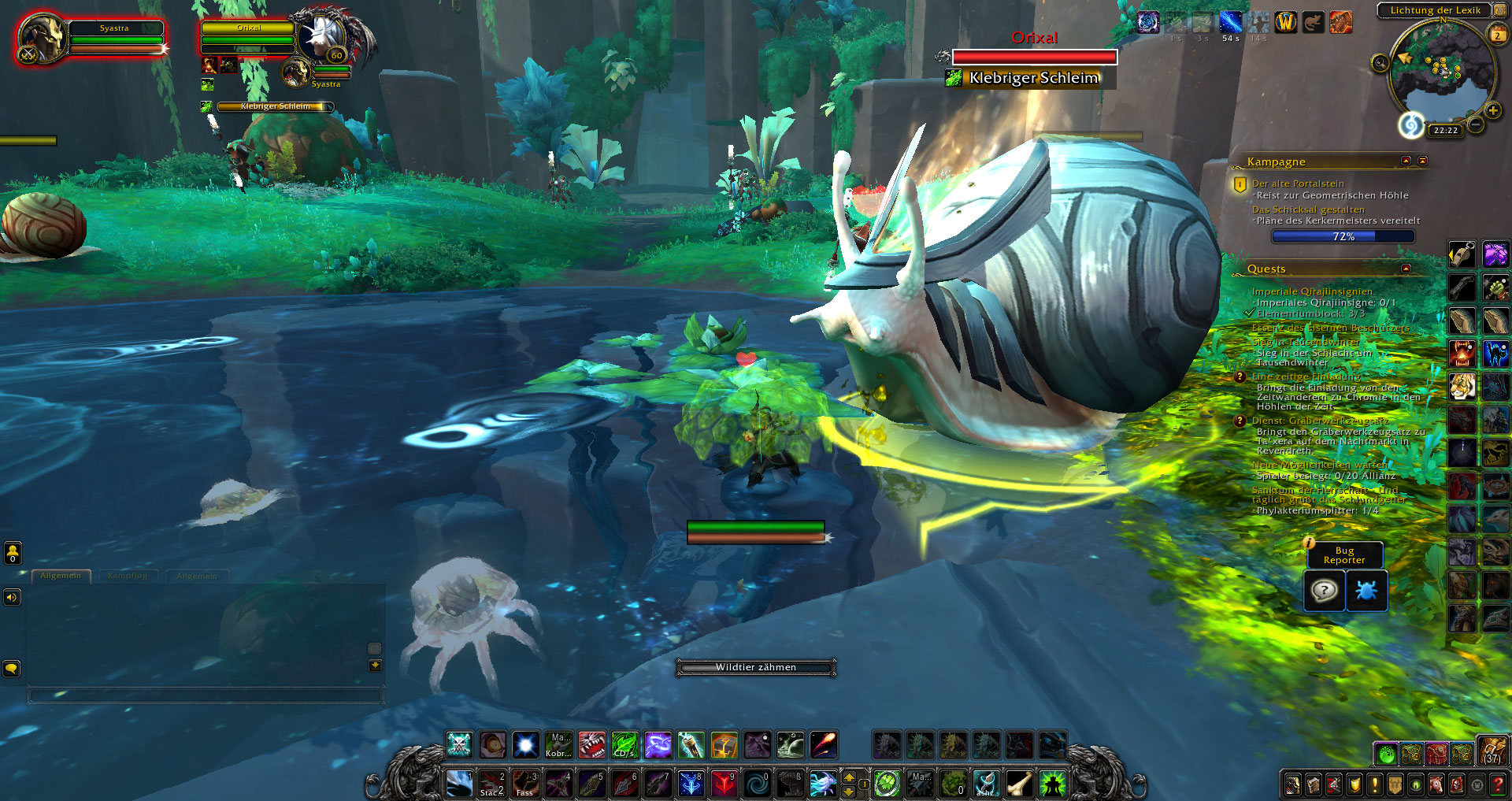Open the speech-bubble feedback button
This screenshot has width=1512, height=801.
1324,590
